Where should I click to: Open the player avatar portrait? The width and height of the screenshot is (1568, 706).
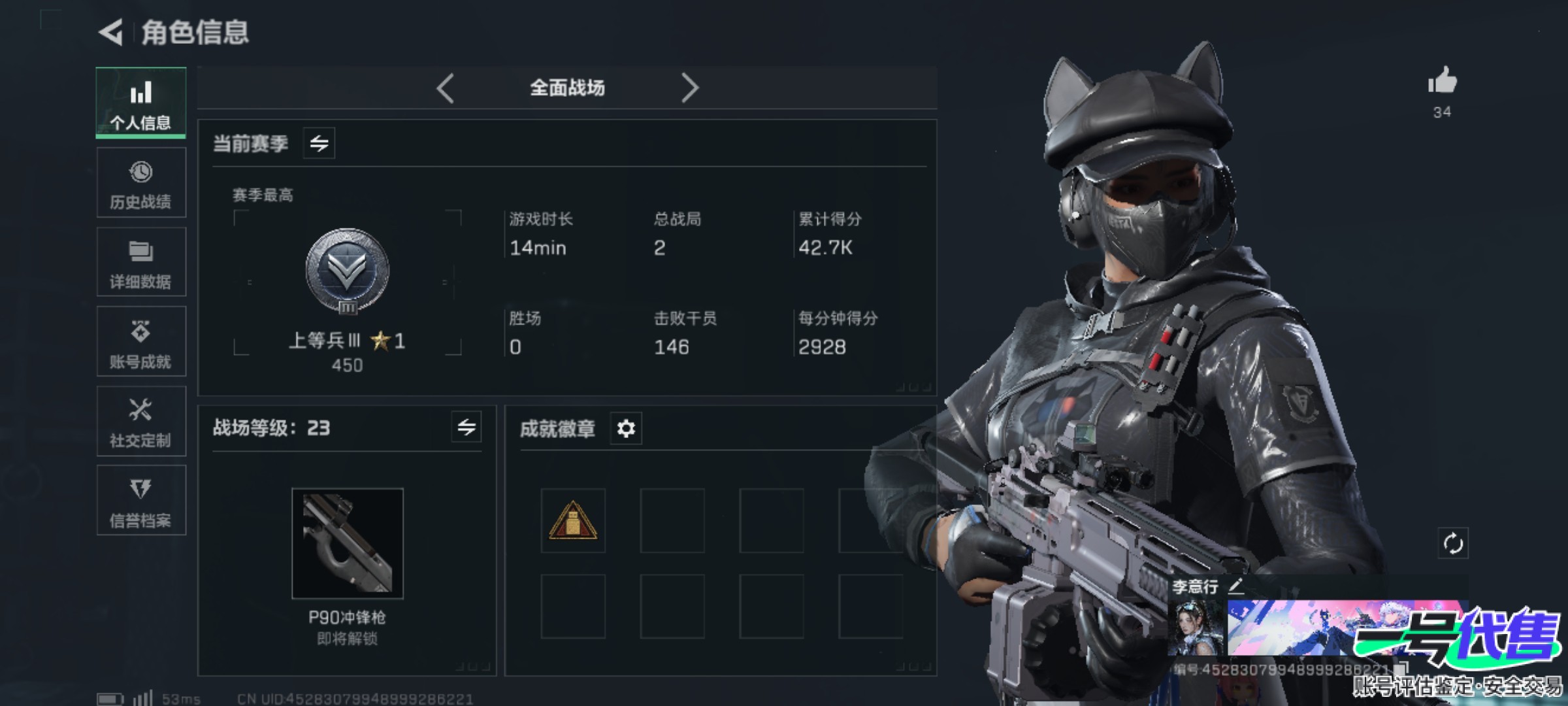tap(1196, 628)
